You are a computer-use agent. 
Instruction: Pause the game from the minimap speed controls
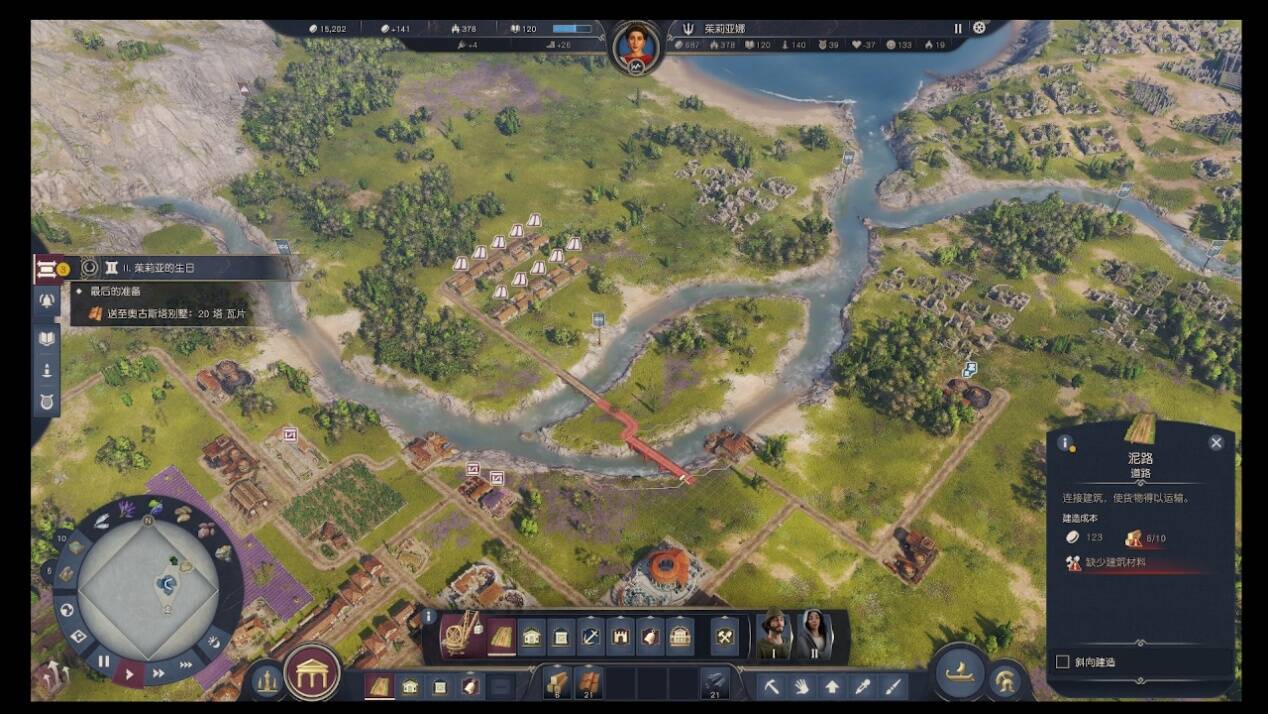click(104, 661)
